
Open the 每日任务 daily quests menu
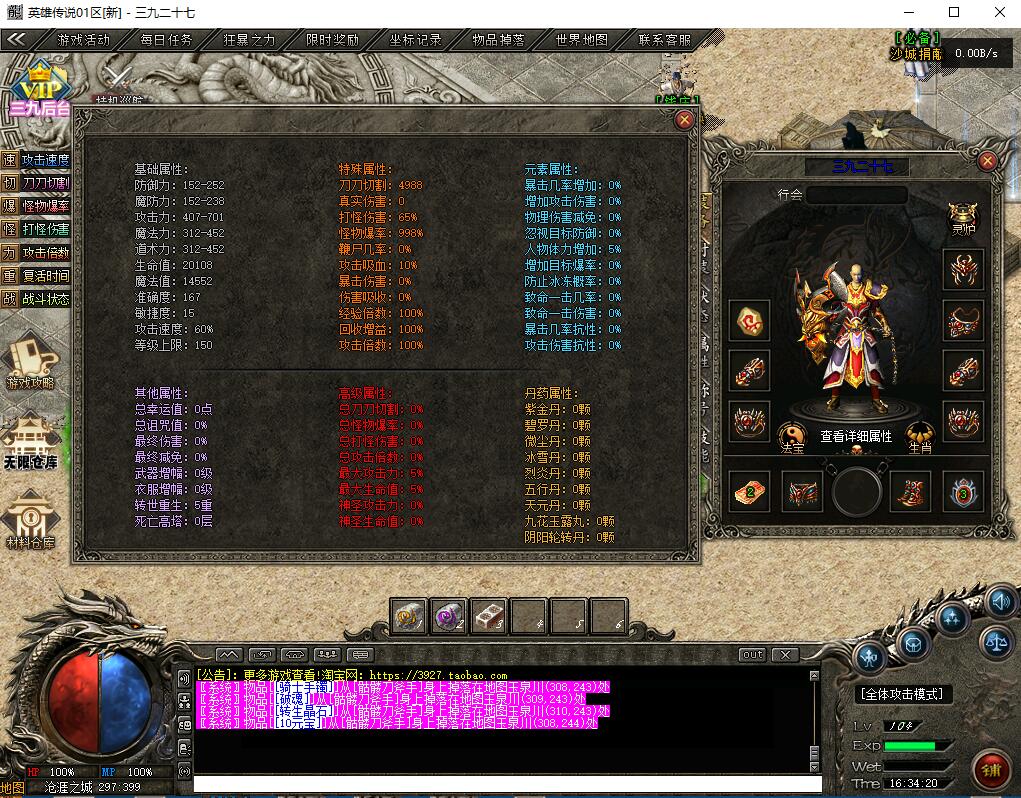click(166, 40)
